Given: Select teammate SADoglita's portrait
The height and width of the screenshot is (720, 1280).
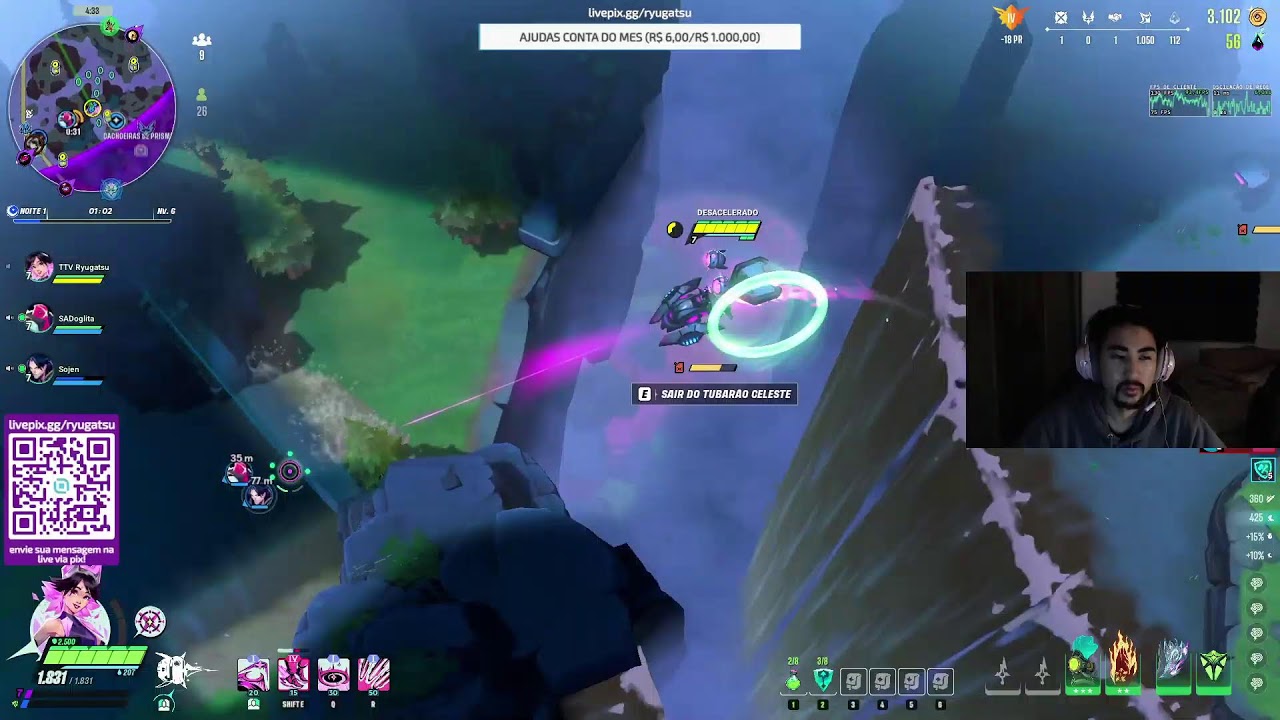Looking at the screenshot, I should pyautogui.click(x=38, y=320).
